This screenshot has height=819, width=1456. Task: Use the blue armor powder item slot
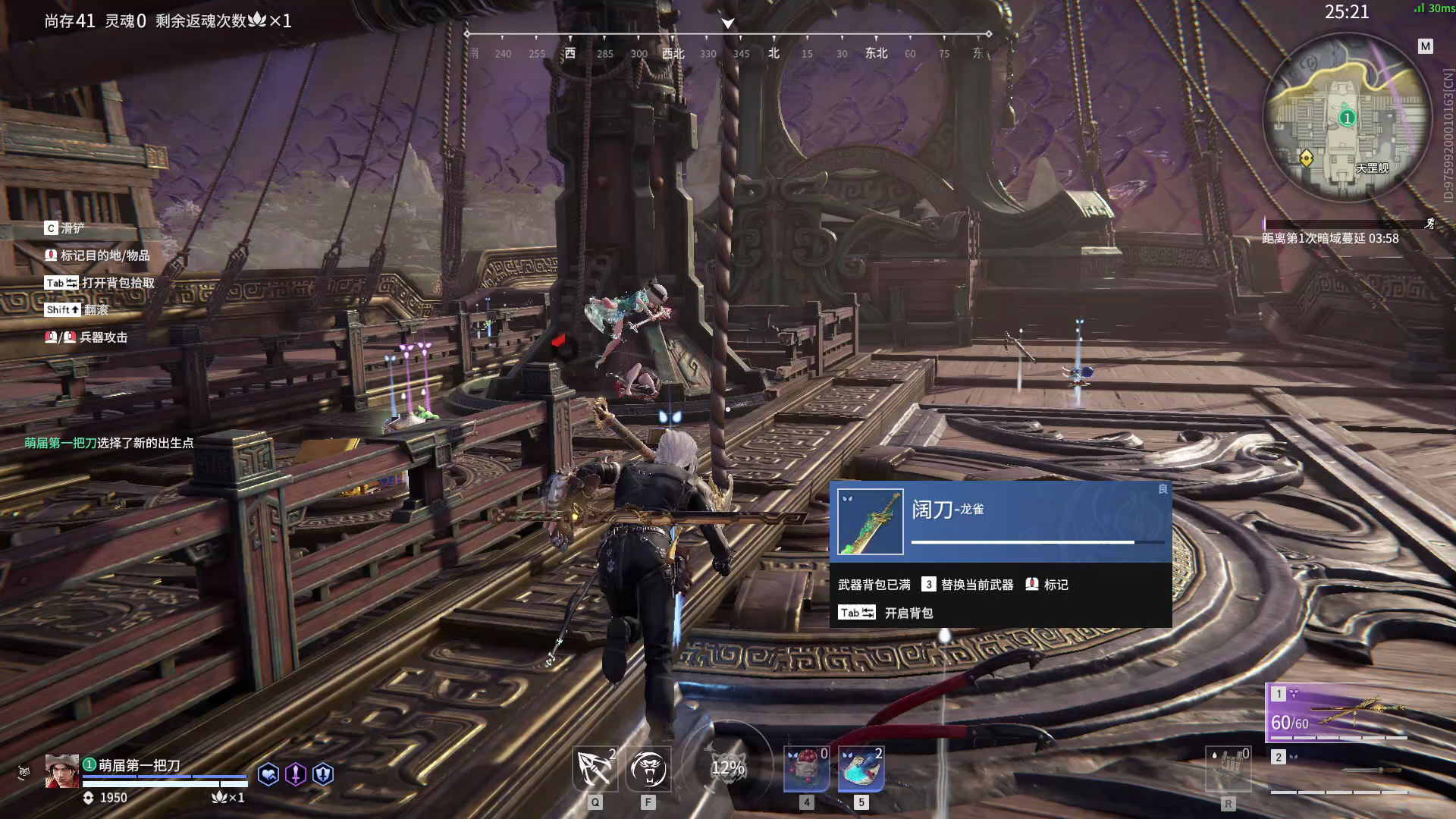(x=861, y=768)
